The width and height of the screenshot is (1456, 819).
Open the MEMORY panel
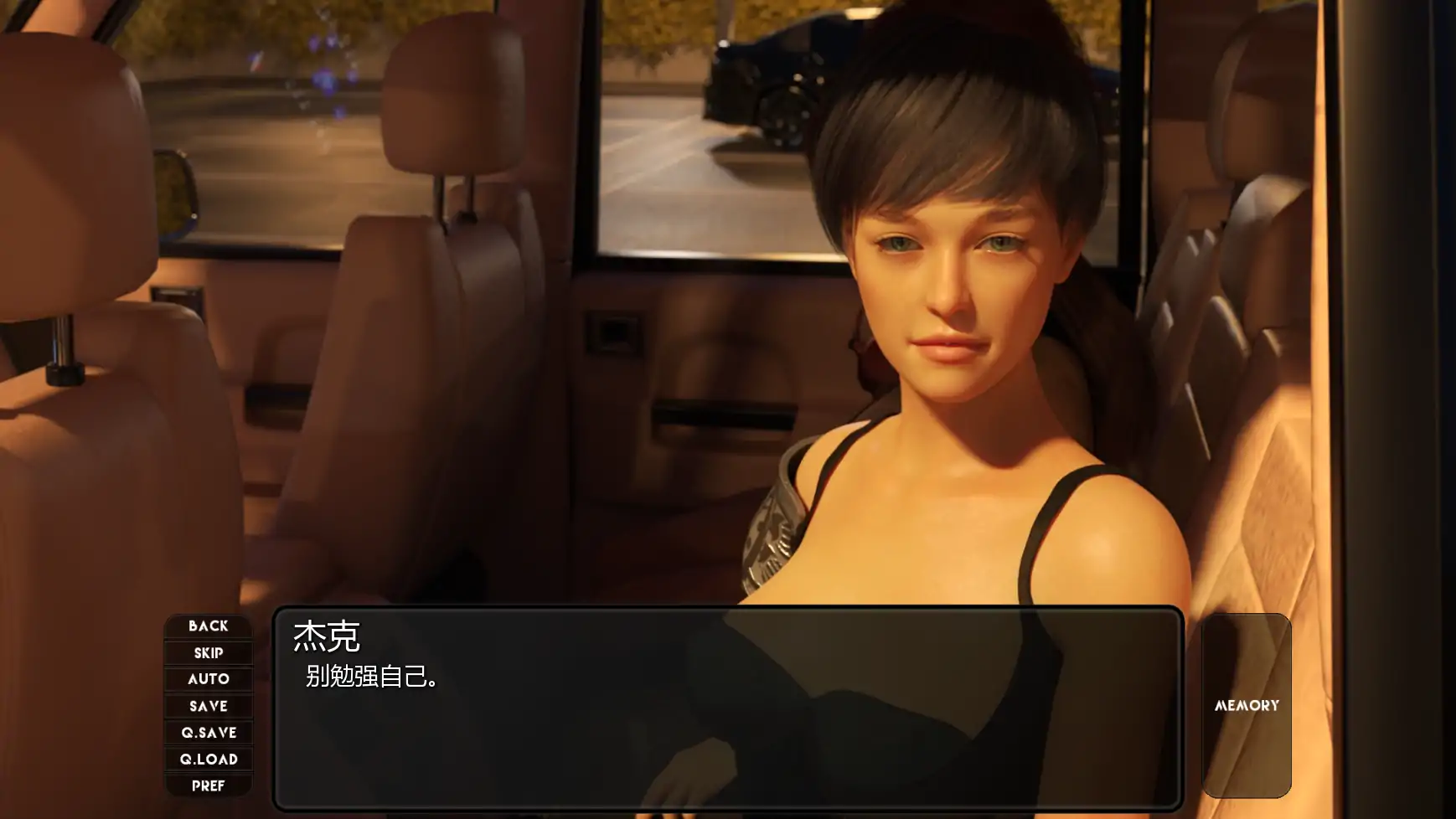(x=1247, y=705)
